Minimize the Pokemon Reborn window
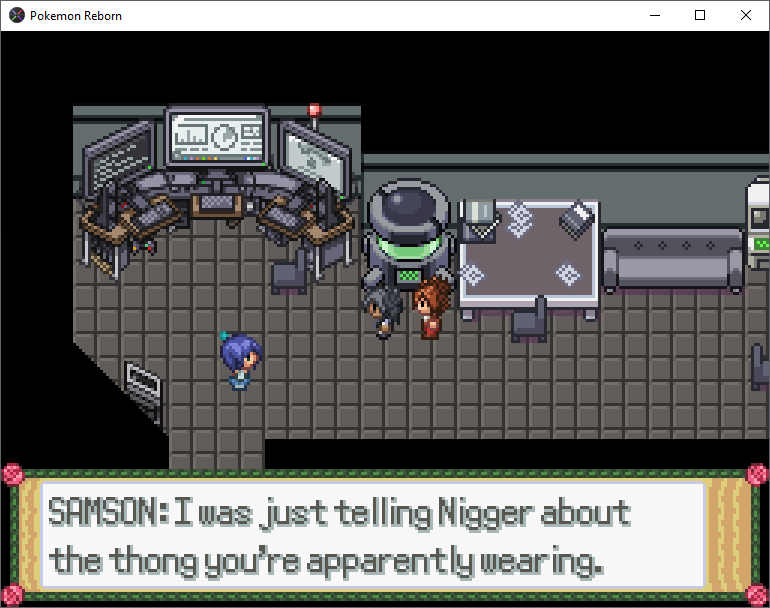The width and height of the screenshot is (770, 608). coord(655,15)
